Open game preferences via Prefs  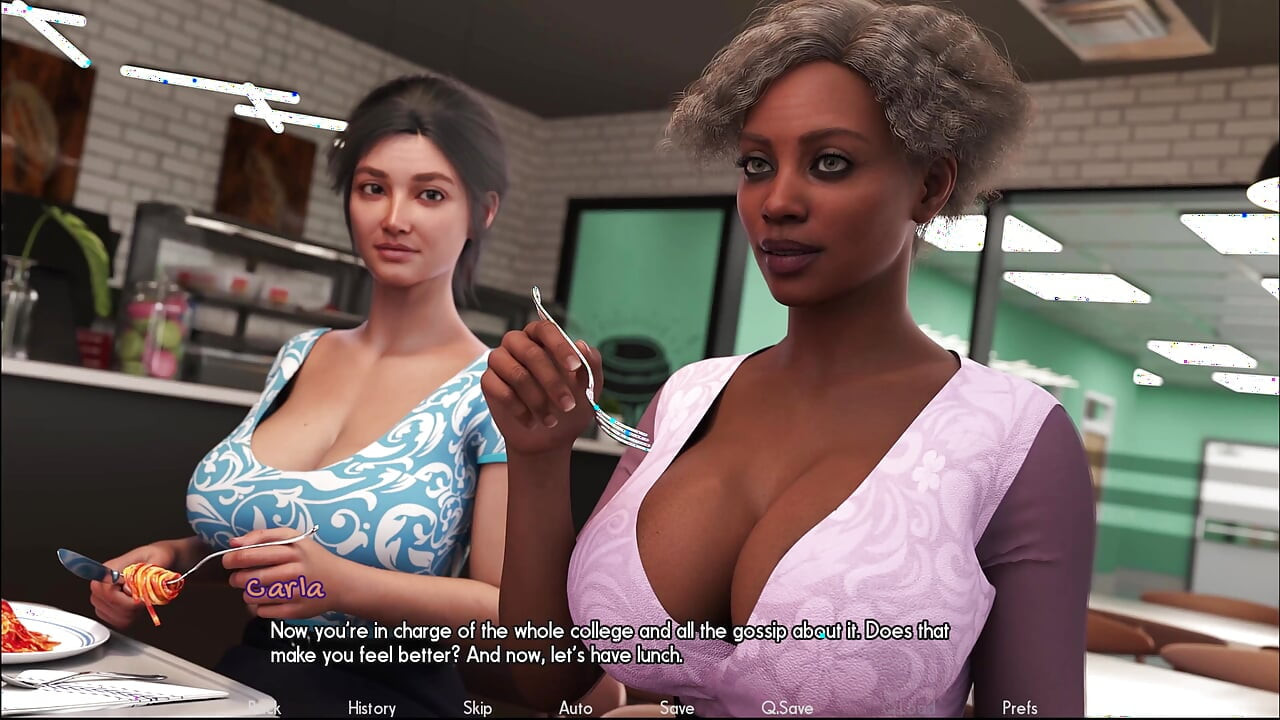(1021, 707)
